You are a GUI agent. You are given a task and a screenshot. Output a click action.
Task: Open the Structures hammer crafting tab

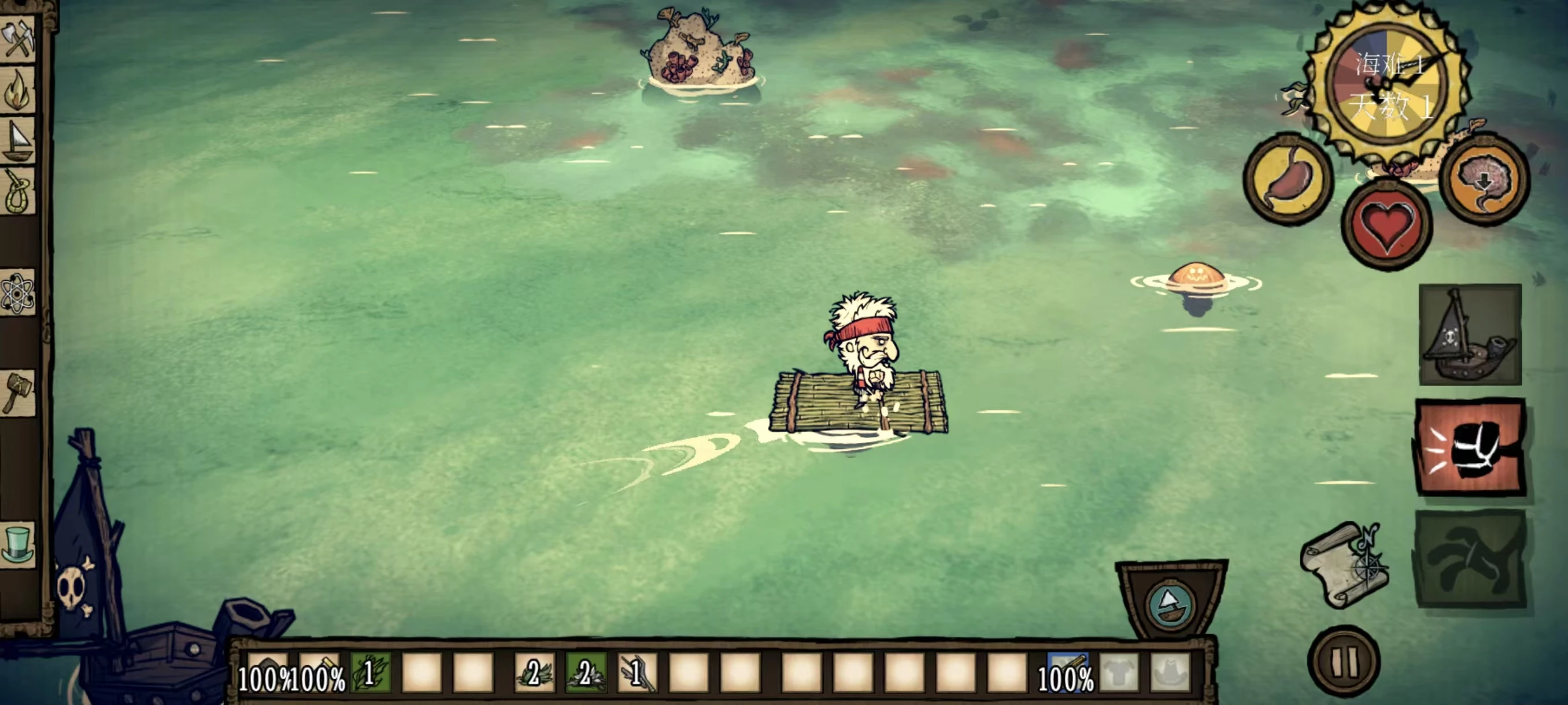tap(19, 394)
